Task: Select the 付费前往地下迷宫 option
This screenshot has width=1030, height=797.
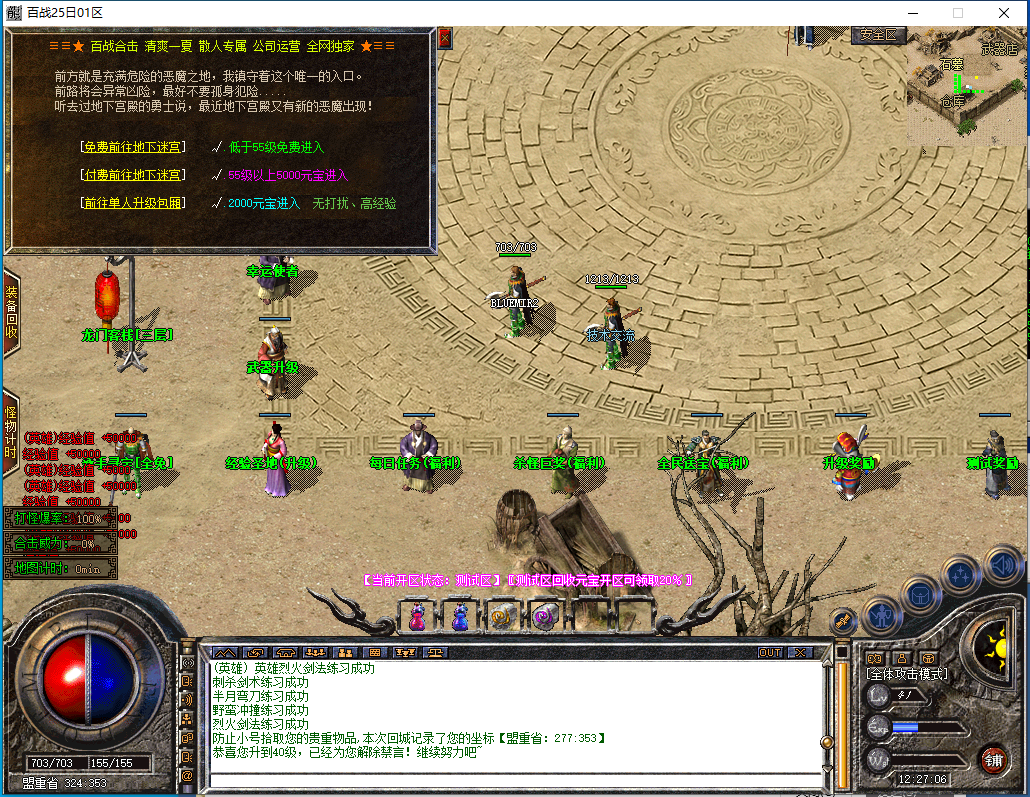Action: tap(133, 175)
